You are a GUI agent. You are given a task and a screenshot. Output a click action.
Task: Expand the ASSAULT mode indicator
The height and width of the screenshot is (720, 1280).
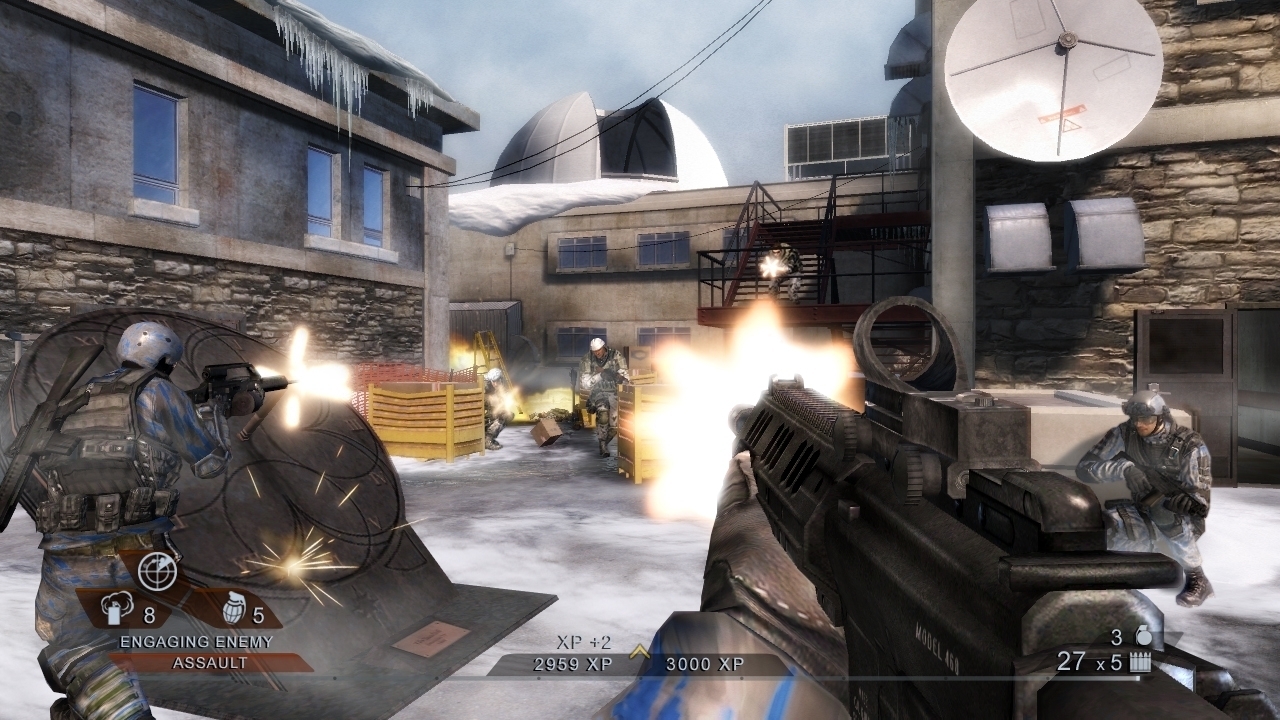click(210, 661)
